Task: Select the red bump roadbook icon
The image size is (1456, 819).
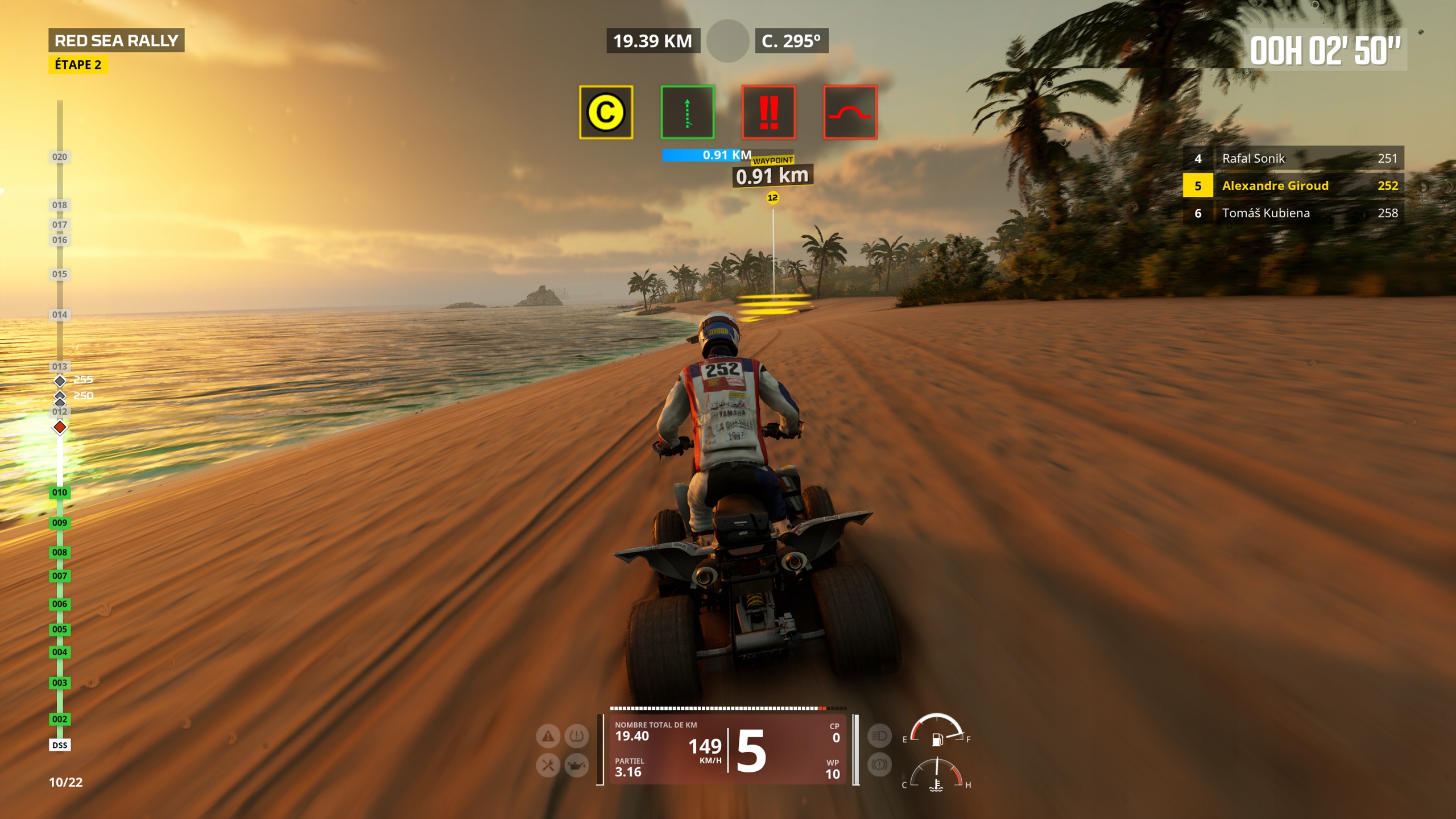Action: pyautogui.click(x=850, y=112)
